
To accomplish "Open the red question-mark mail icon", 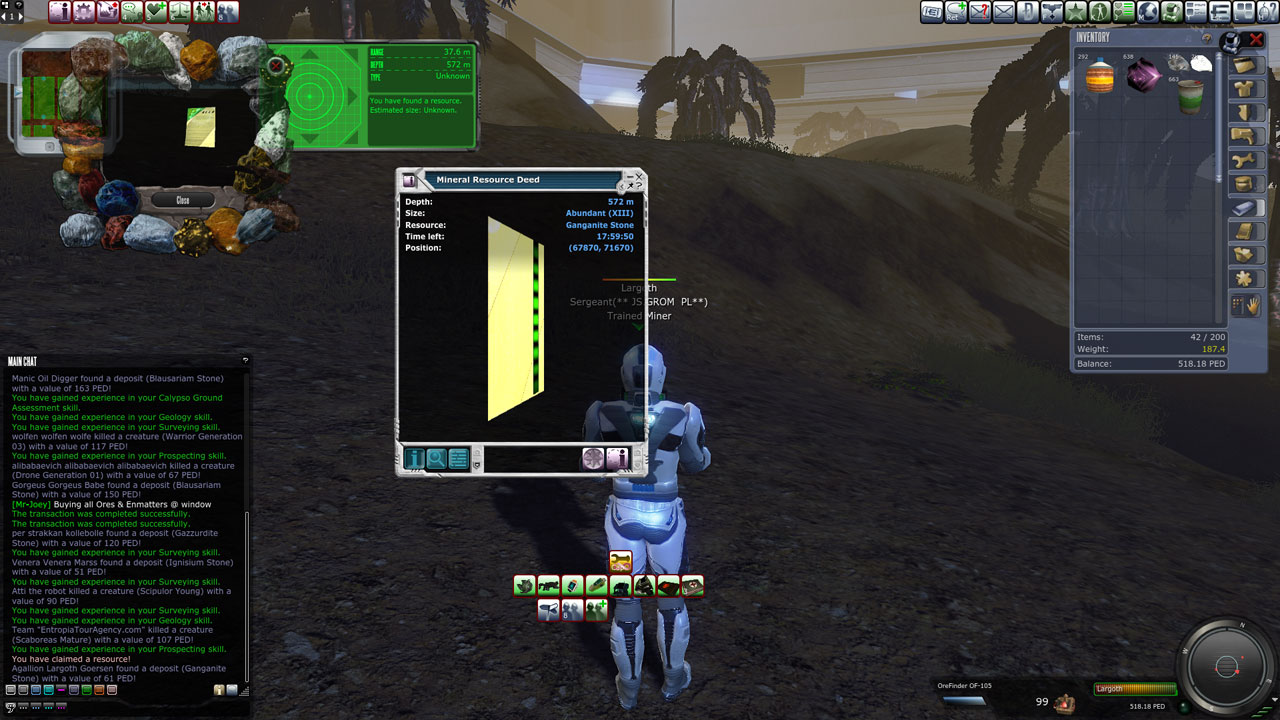I will pos(980,12).
